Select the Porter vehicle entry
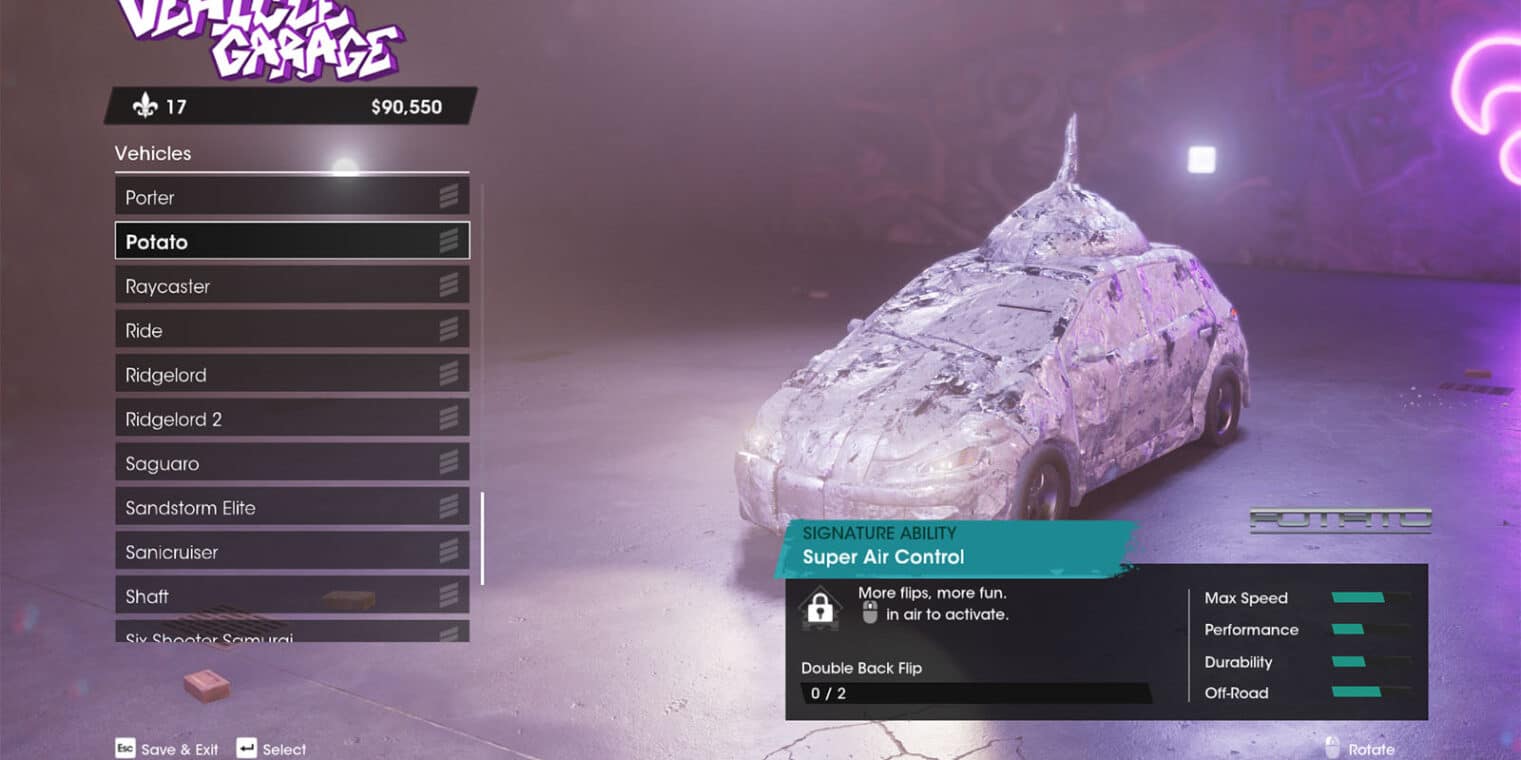The height and width of the screenshot is (760, 1521). (x=291, y=197)
